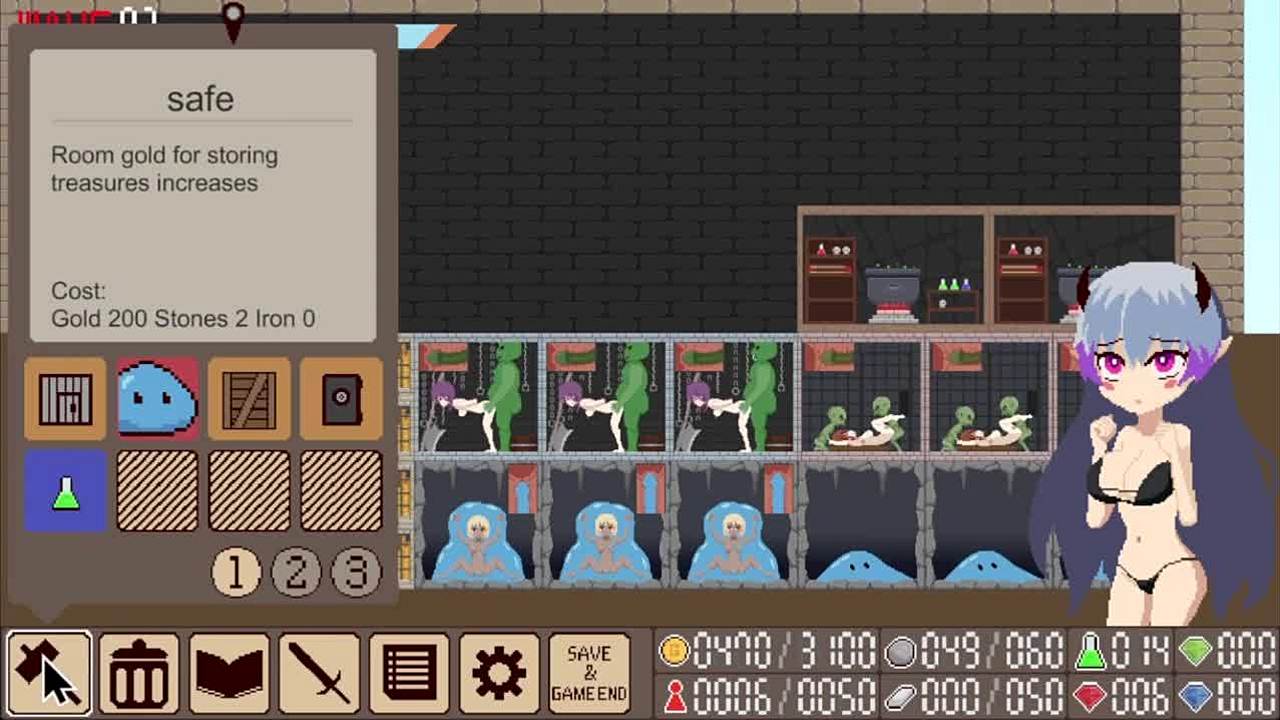Open the book menu
The height and width of the screenshot is (720, 1280).
point(229,673)
